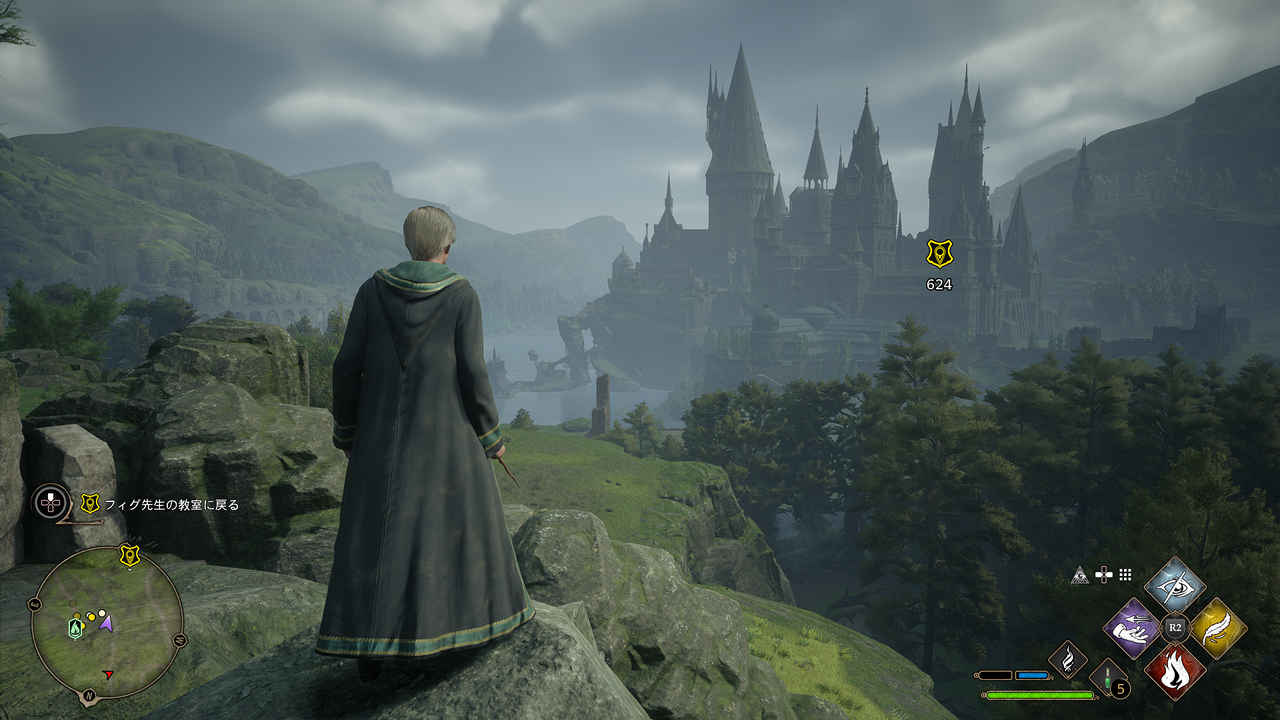The image size is (1280, 720).
Task: Use the red Incendio flame spell
Action: point(1175,670)
